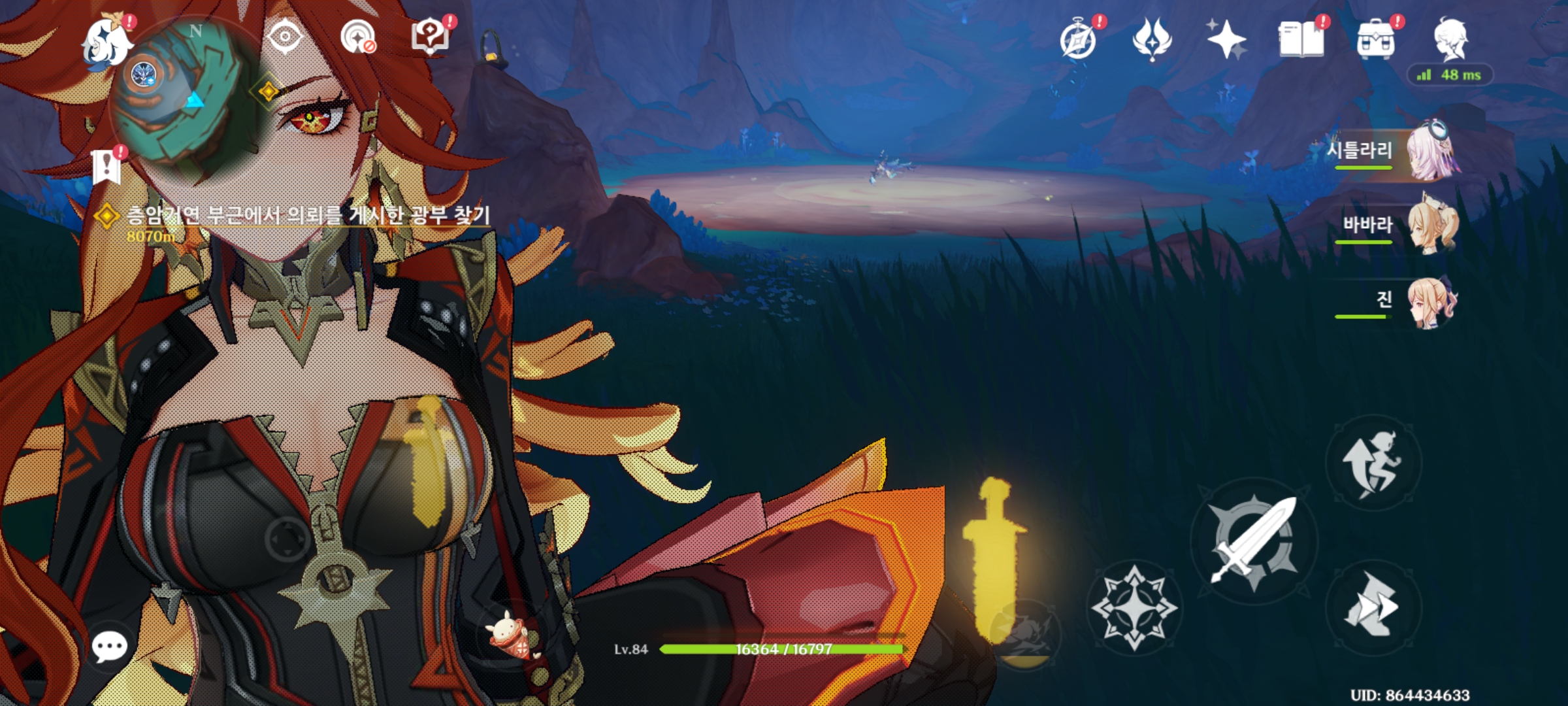Toggle the elemental sight eye icon

[x=286, y=37]
